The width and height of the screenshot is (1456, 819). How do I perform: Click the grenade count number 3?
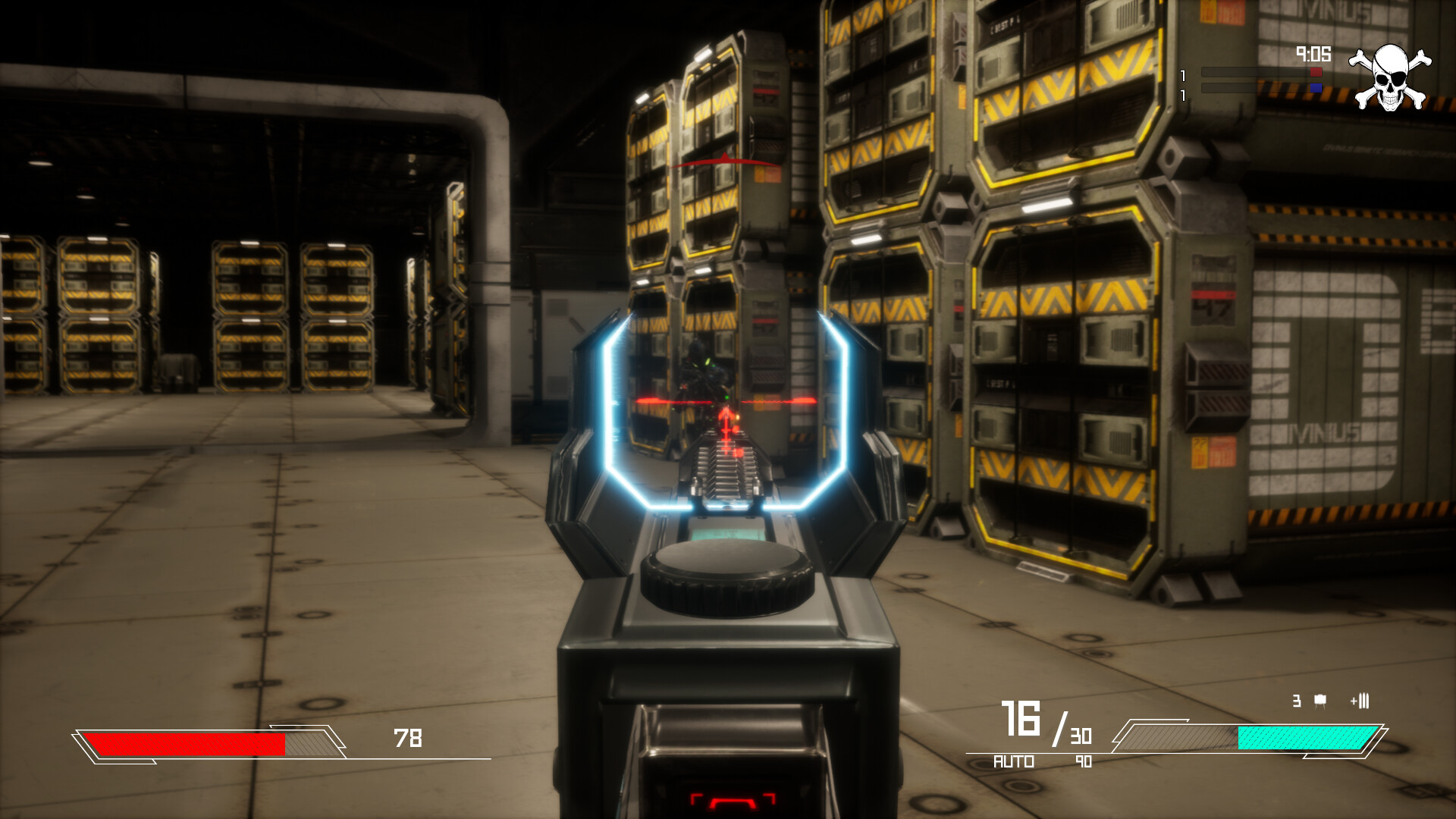(x=1297, y=700)
